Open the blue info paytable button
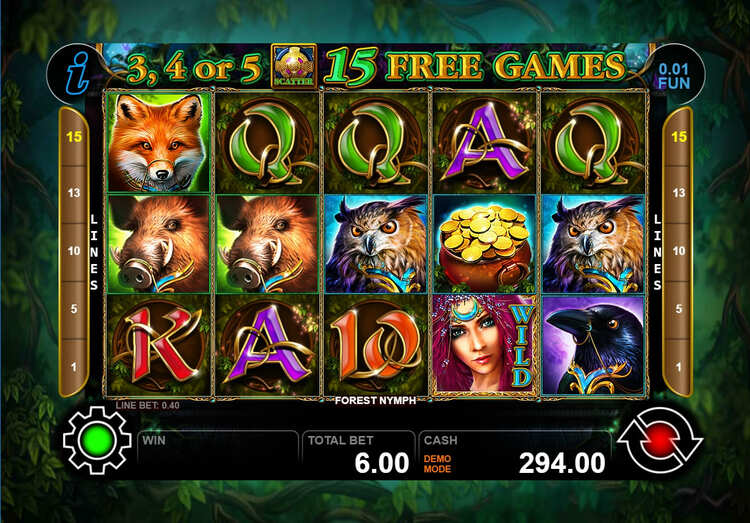This screenshot has width=750, height=523. 73,71
